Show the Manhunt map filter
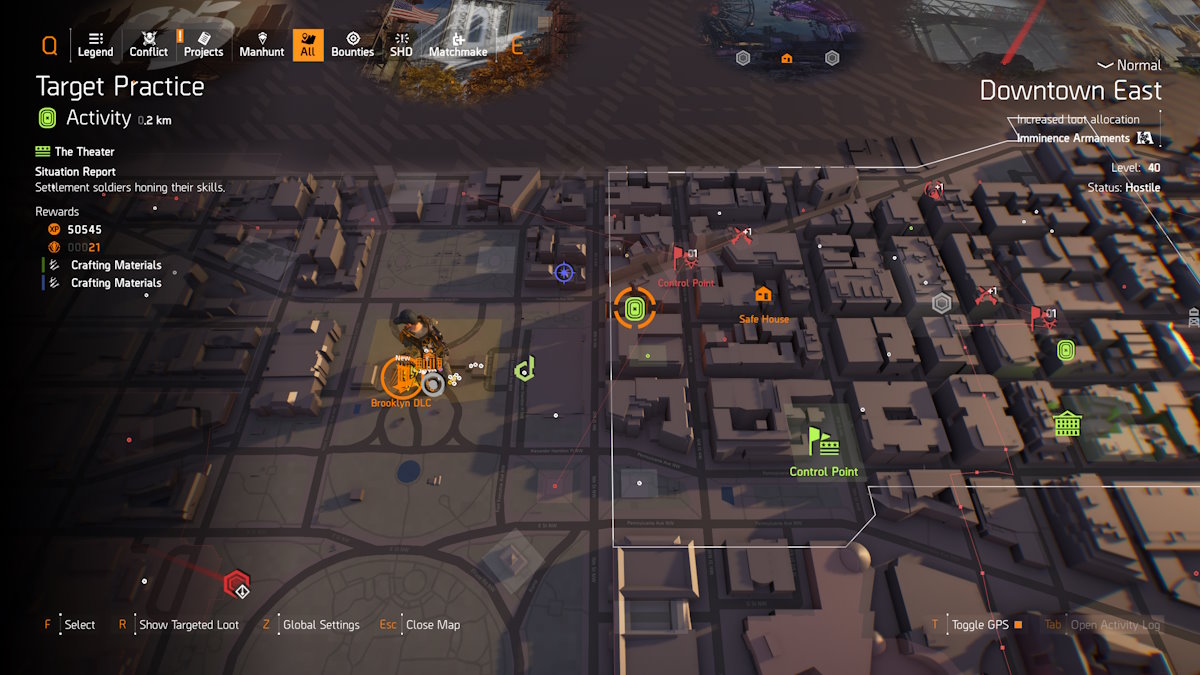The height and width of the screenshot is (675, 1200). (262, 44)
